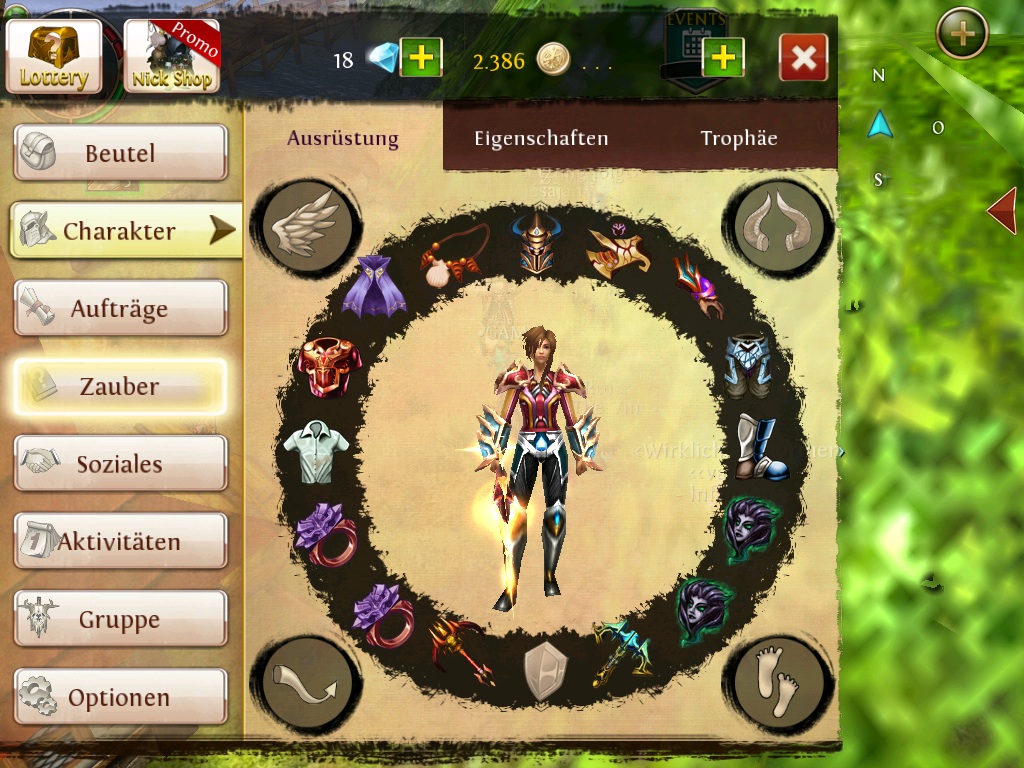The width and height of the screenshot is (1024, 768).
Task: Open the Lottery chest
Action: coord(54,55)
